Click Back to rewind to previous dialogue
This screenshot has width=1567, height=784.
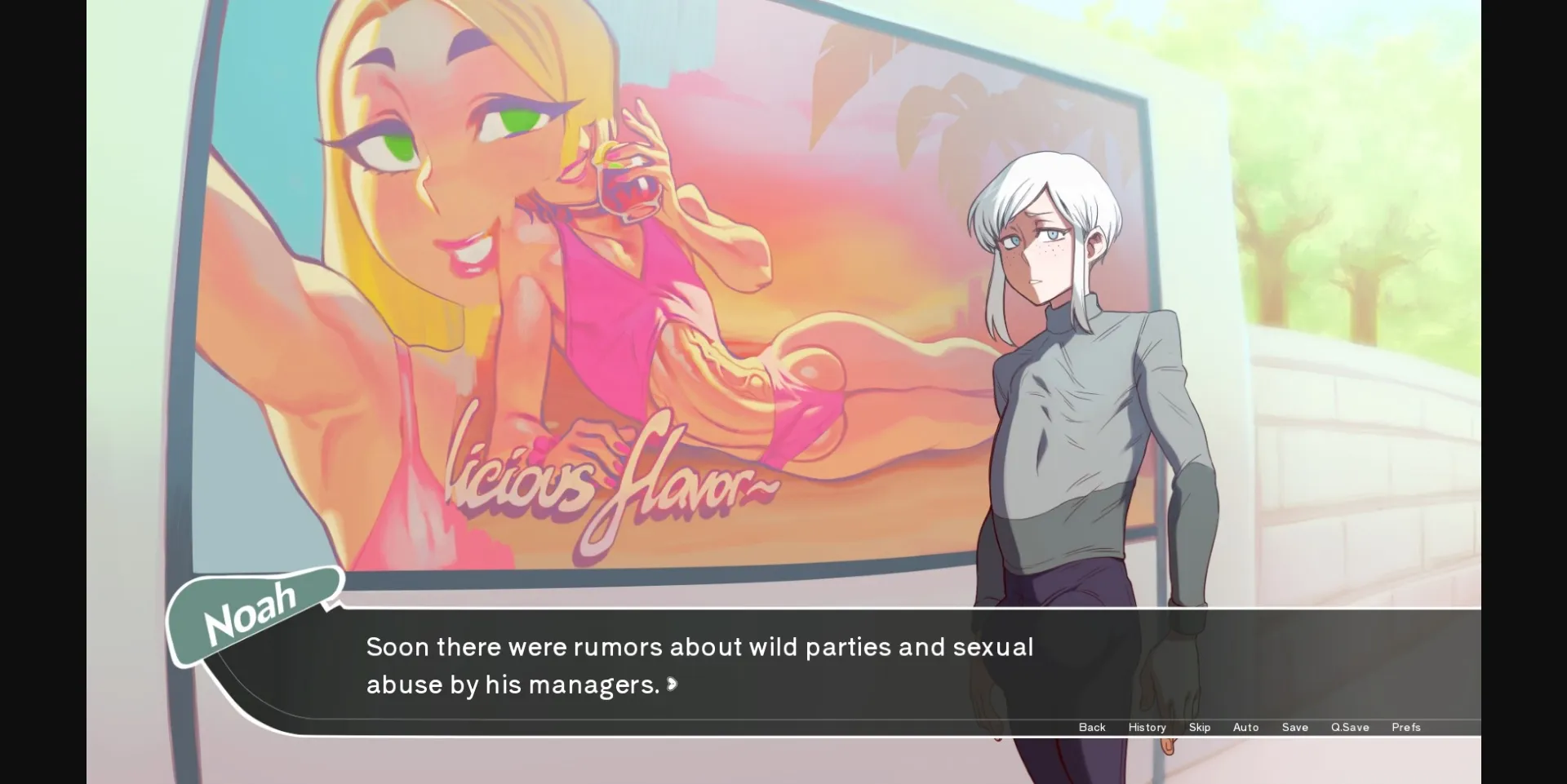[x=1091, y=727]
